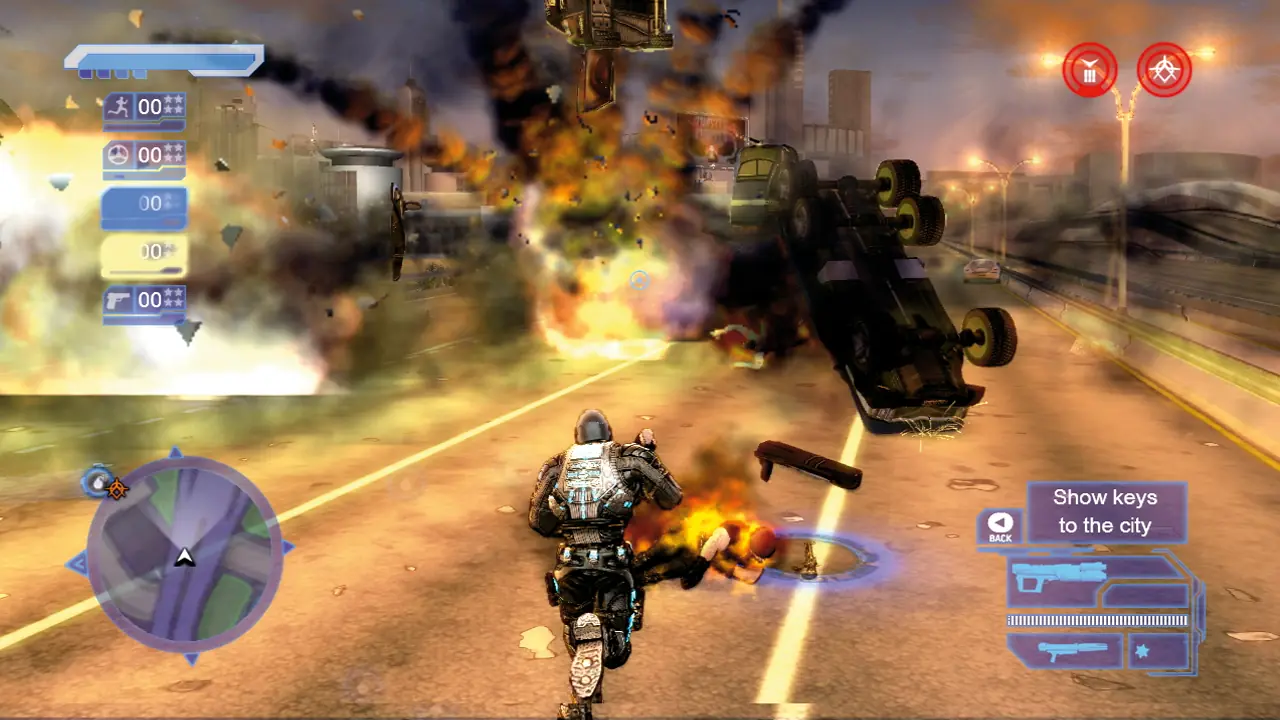Select the orange objective marker on the minimap
Image resolution: width=1280 pixels, height=720 pixels.
[x=117, y=490]
